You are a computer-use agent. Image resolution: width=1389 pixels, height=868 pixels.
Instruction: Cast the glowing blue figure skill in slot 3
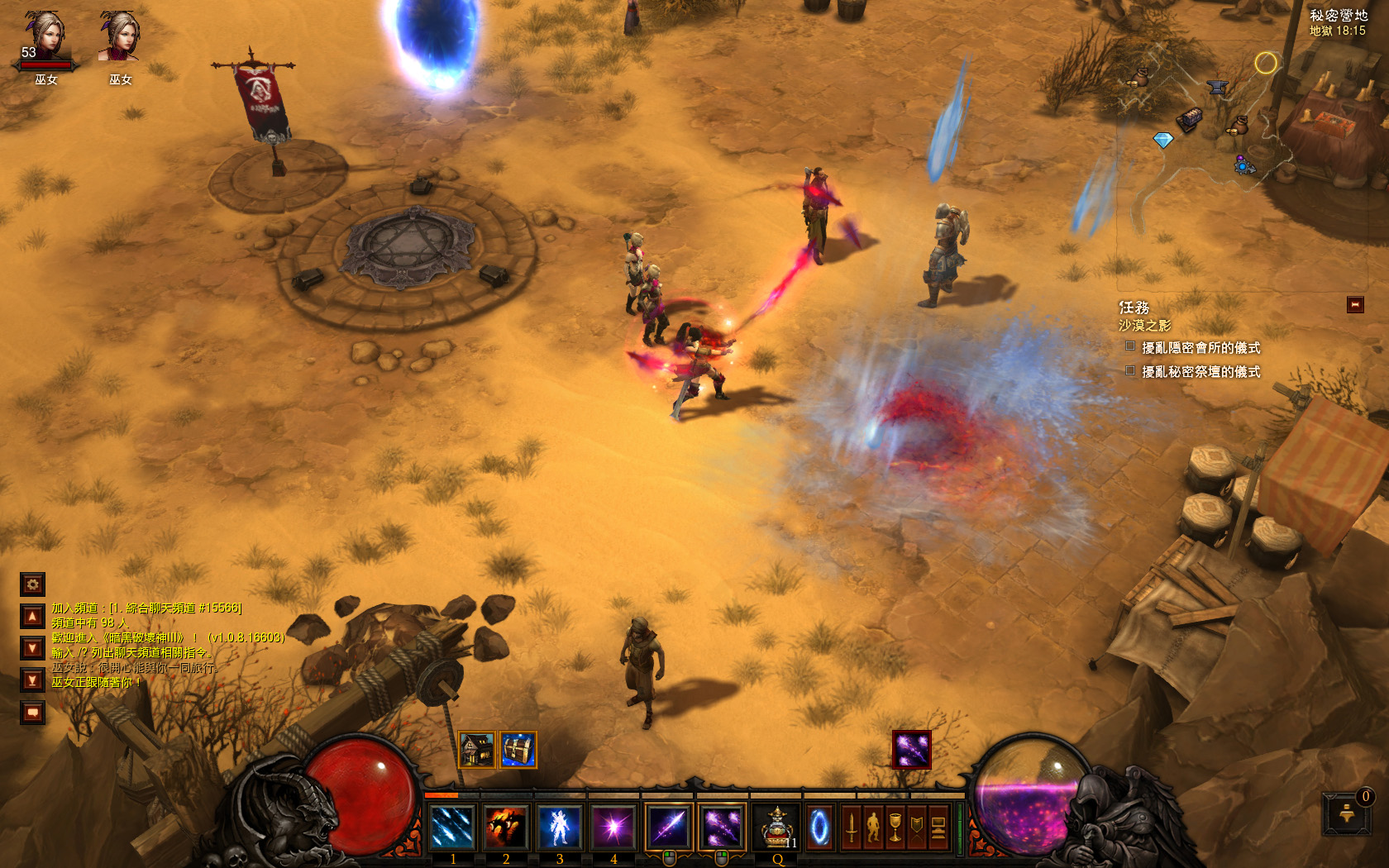559,826
